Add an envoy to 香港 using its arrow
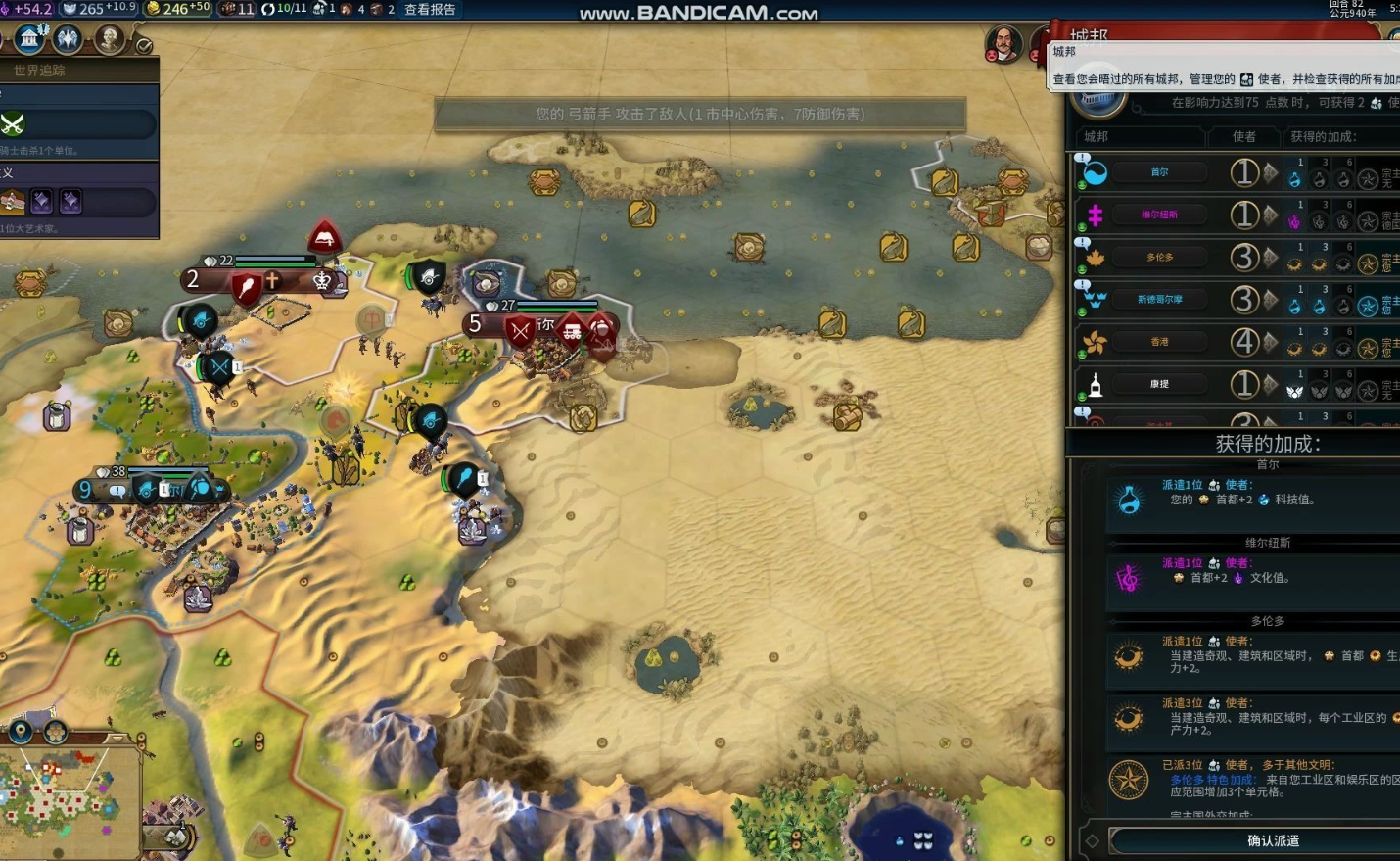The image size is (1400, 861). click(1271, 342)
